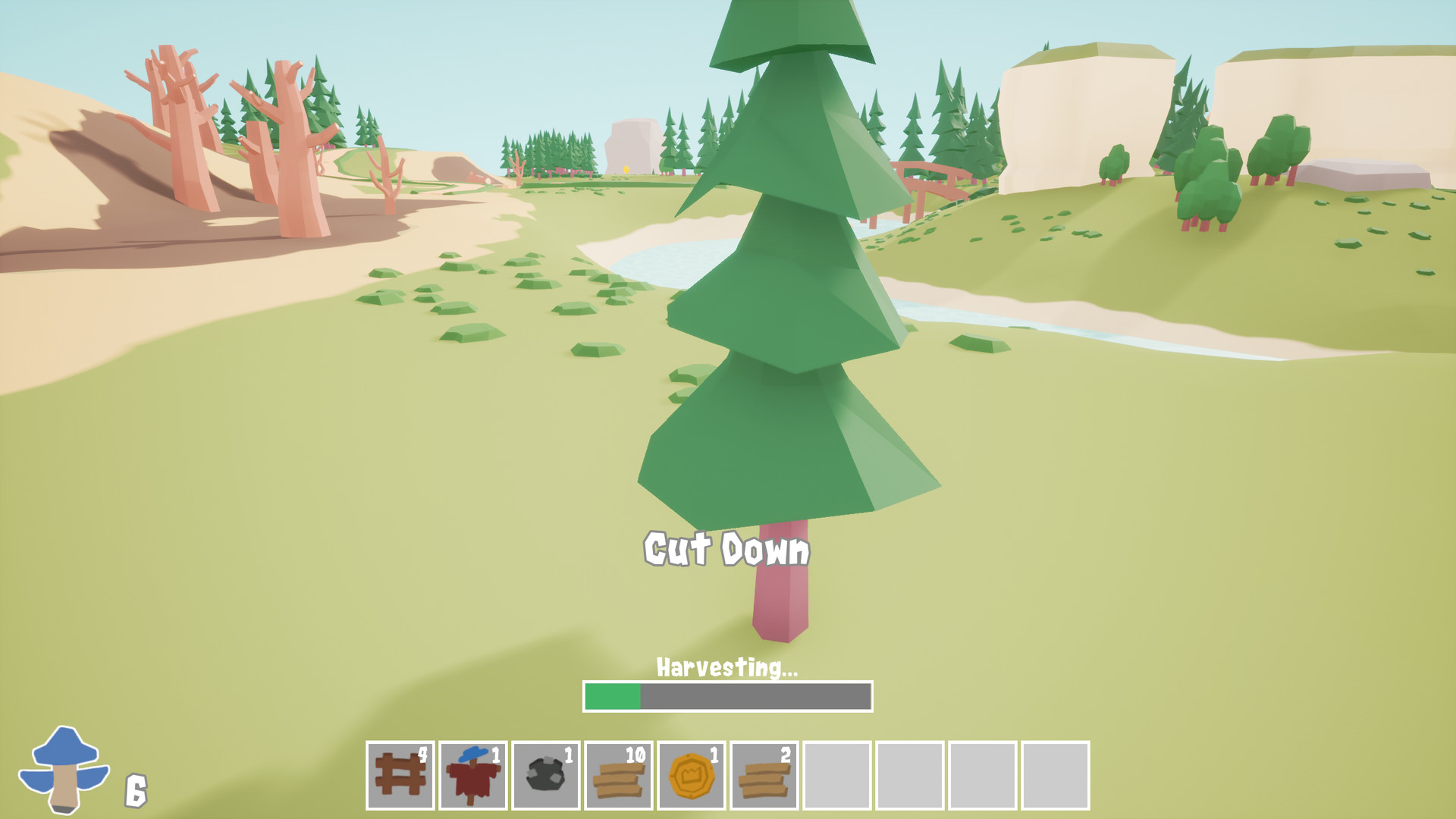
Task: Click the quantity badge on the fence slot
Action: [x=424, y=755]
